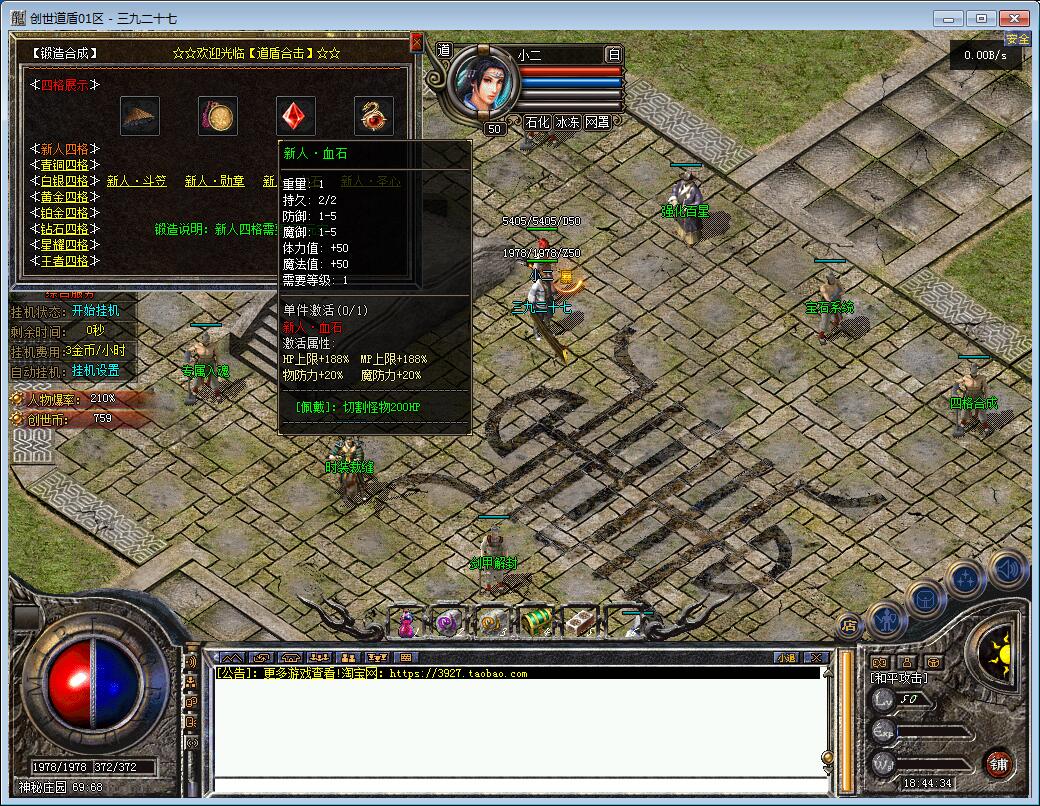
Task: Use the pink potion hotbar slot
Action: tap(407, 624)
